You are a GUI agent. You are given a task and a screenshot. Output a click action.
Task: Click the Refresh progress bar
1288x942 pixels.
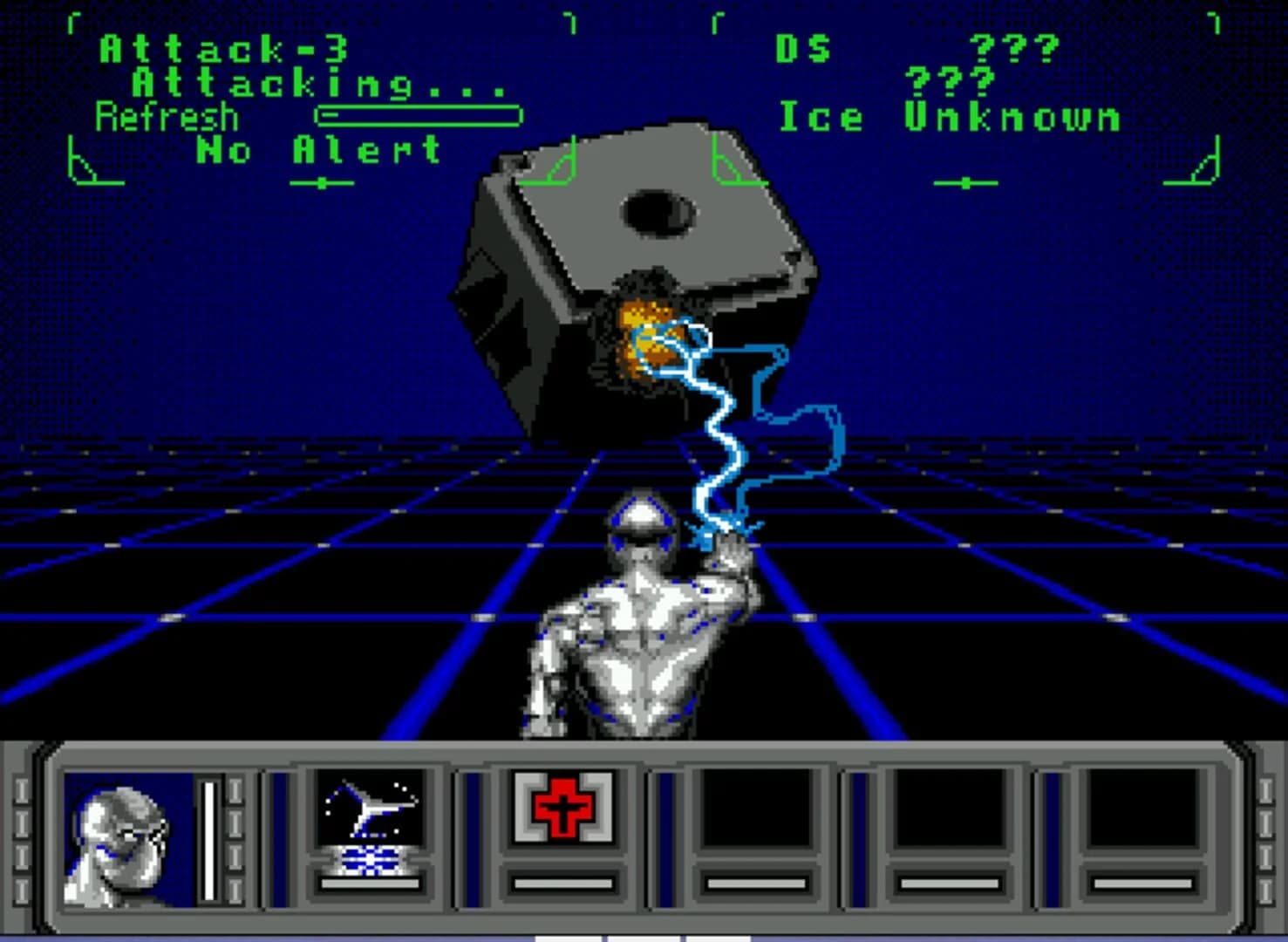click(x=419, y=113)
